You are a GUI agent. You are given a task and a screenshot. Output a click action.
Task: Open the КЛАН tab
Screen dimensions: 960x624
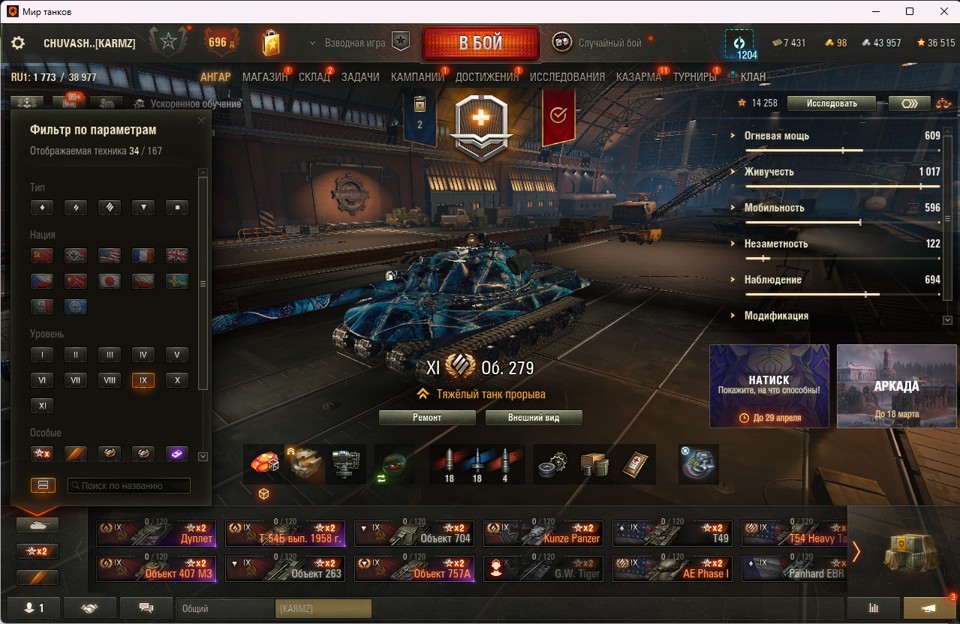pyautogui.click(x=753, y=77)
